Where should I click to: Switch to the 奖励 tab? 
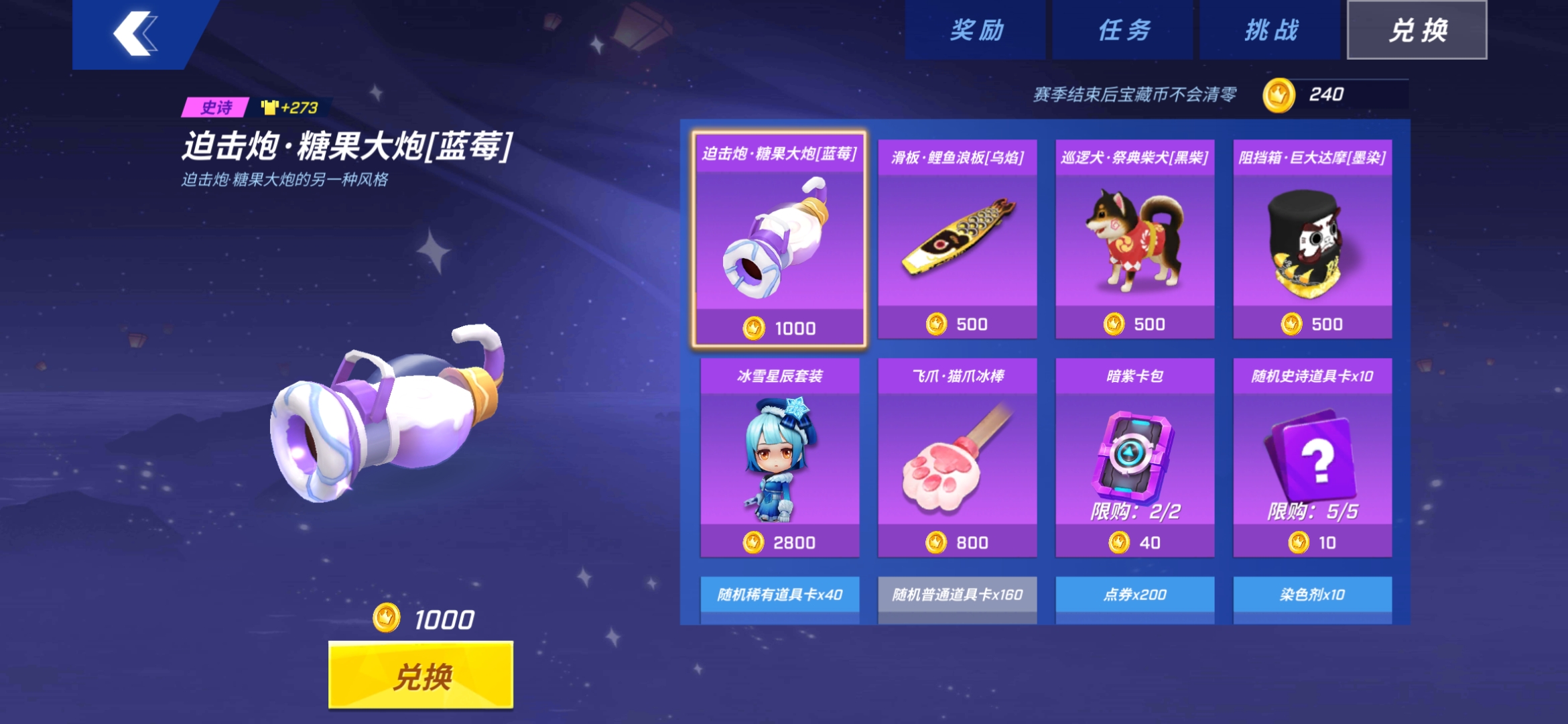point(976,30)
